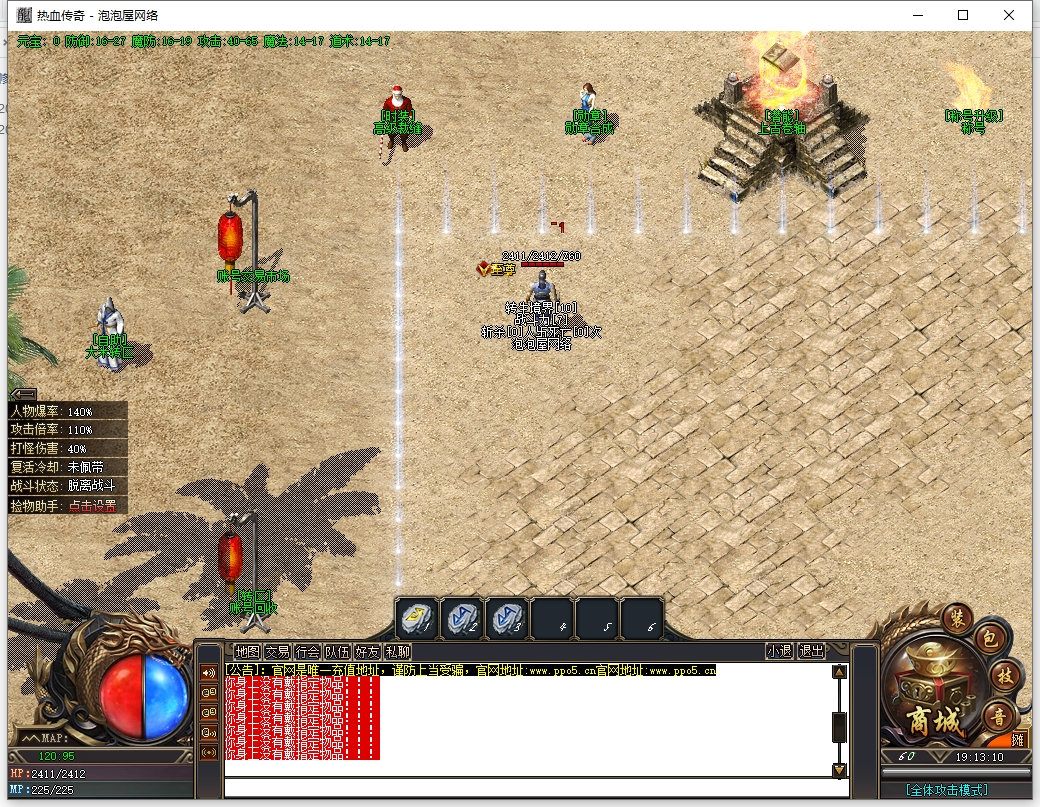1040x807 pixels.
Task: Use the item in hotbar slot 1
Action: [x=415, y=618]
